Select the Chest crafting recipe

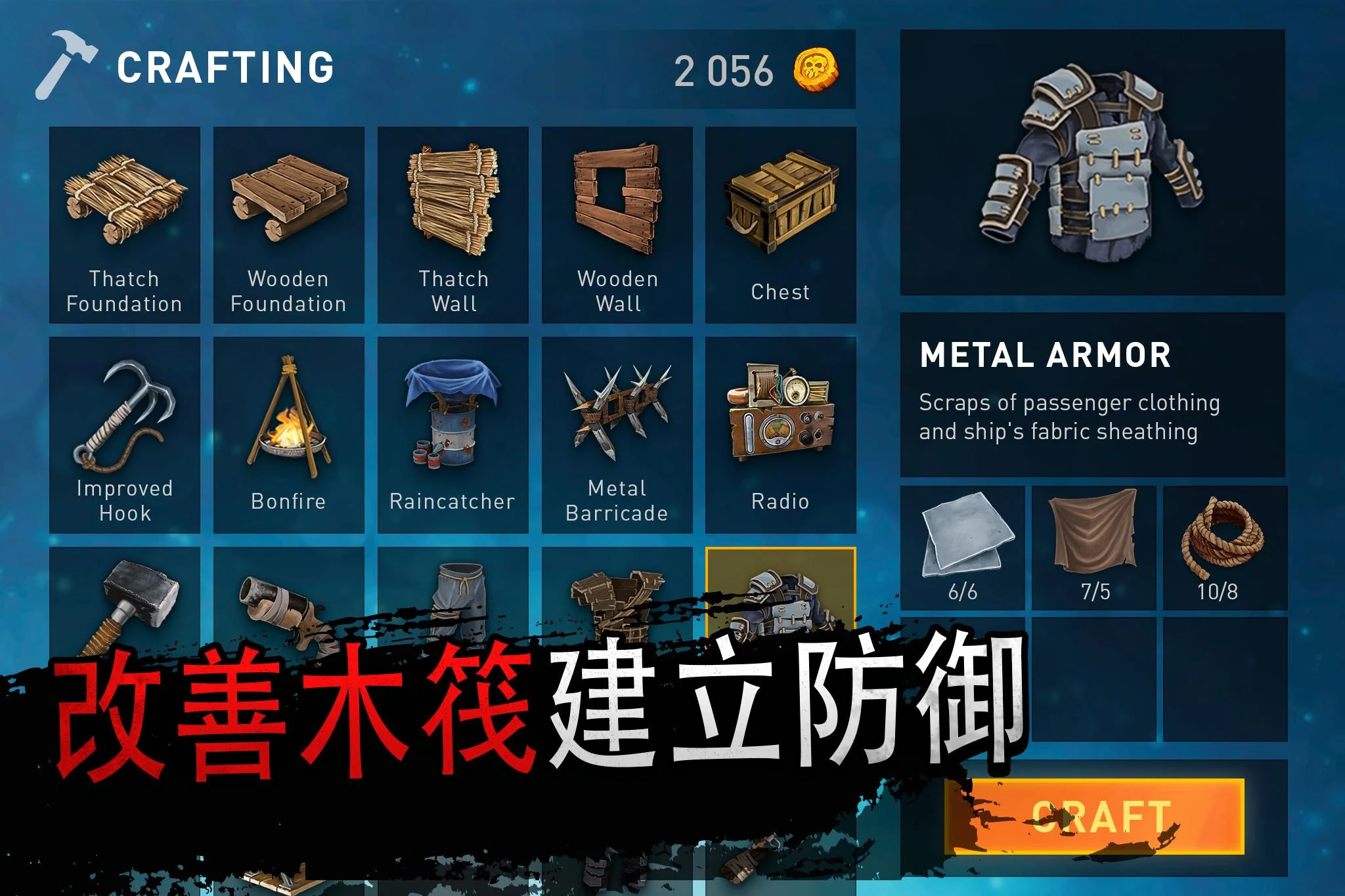(782, 223)
